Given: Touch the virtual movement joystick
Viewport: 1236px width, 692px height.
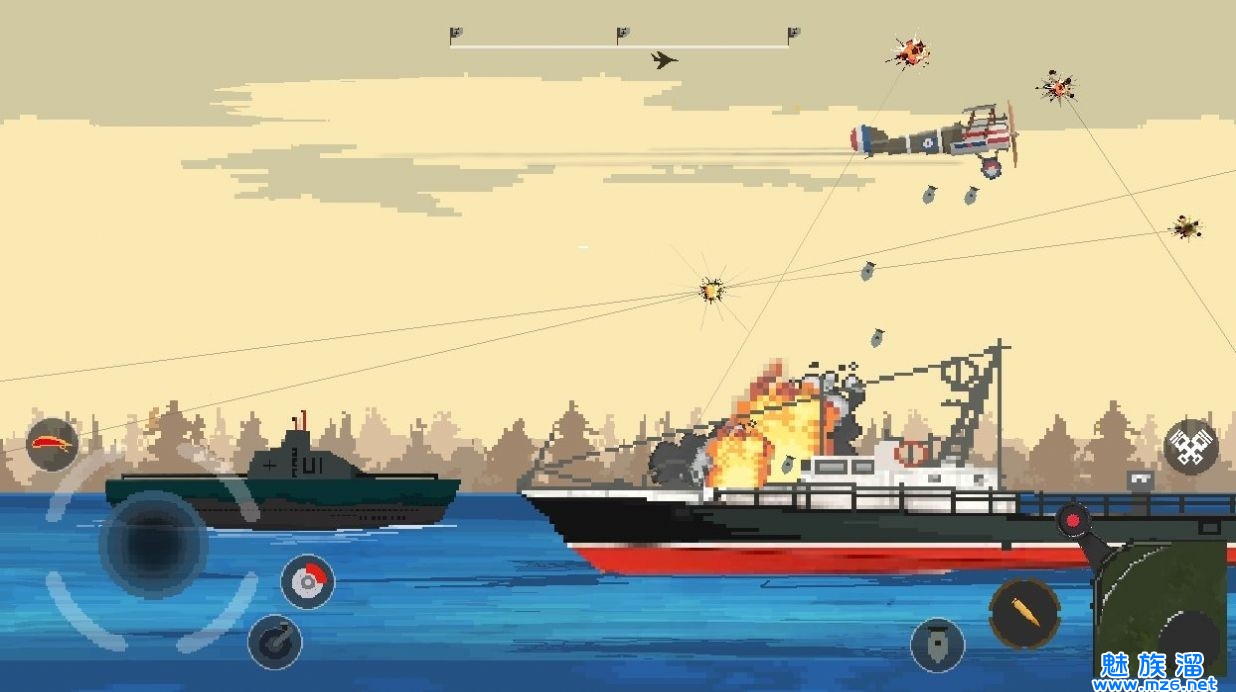Looking at the screenshot, I should (x=152, y=546).
